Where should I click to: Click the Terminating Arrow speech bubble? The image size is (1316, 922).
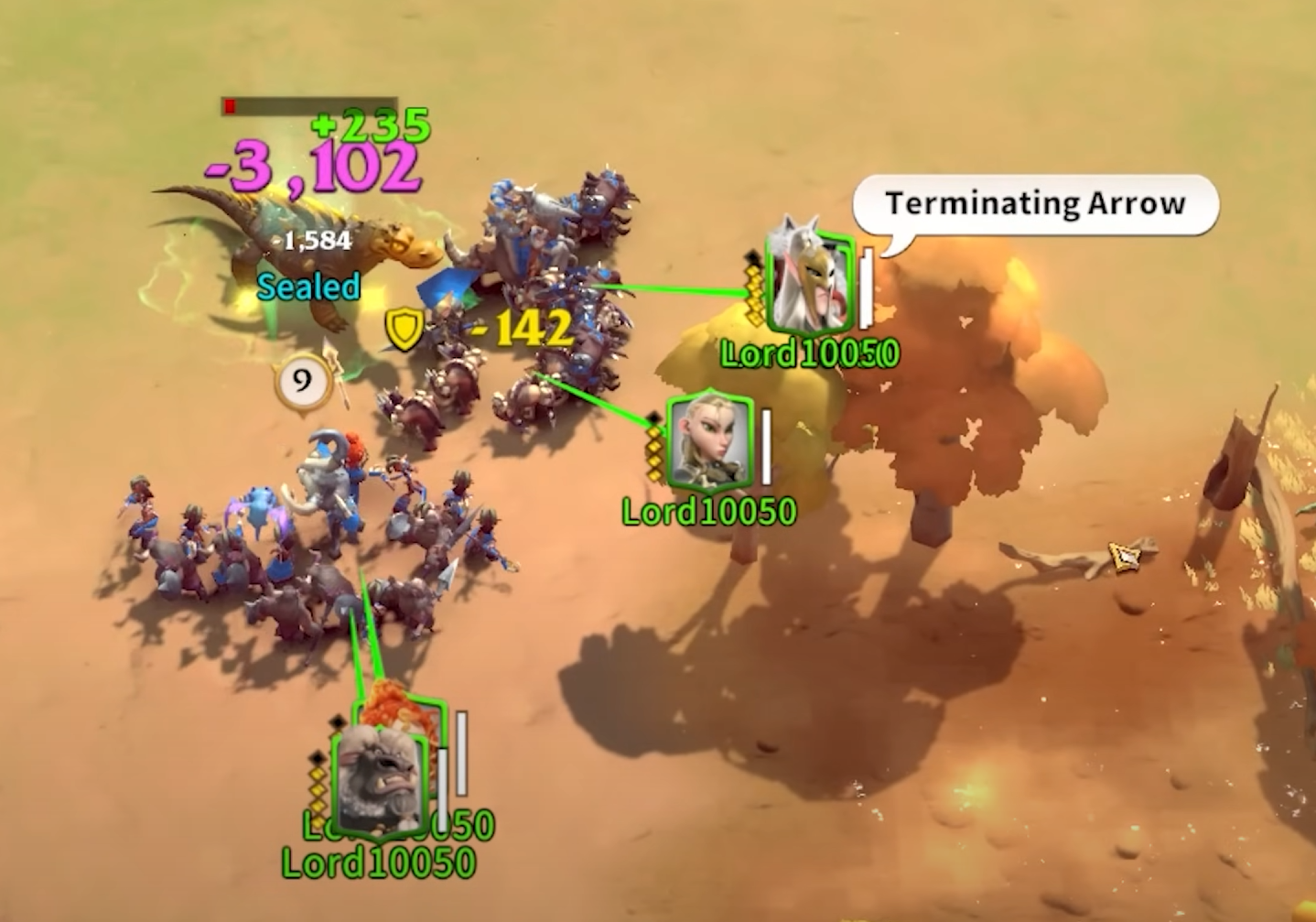(x=1035, y=203)
